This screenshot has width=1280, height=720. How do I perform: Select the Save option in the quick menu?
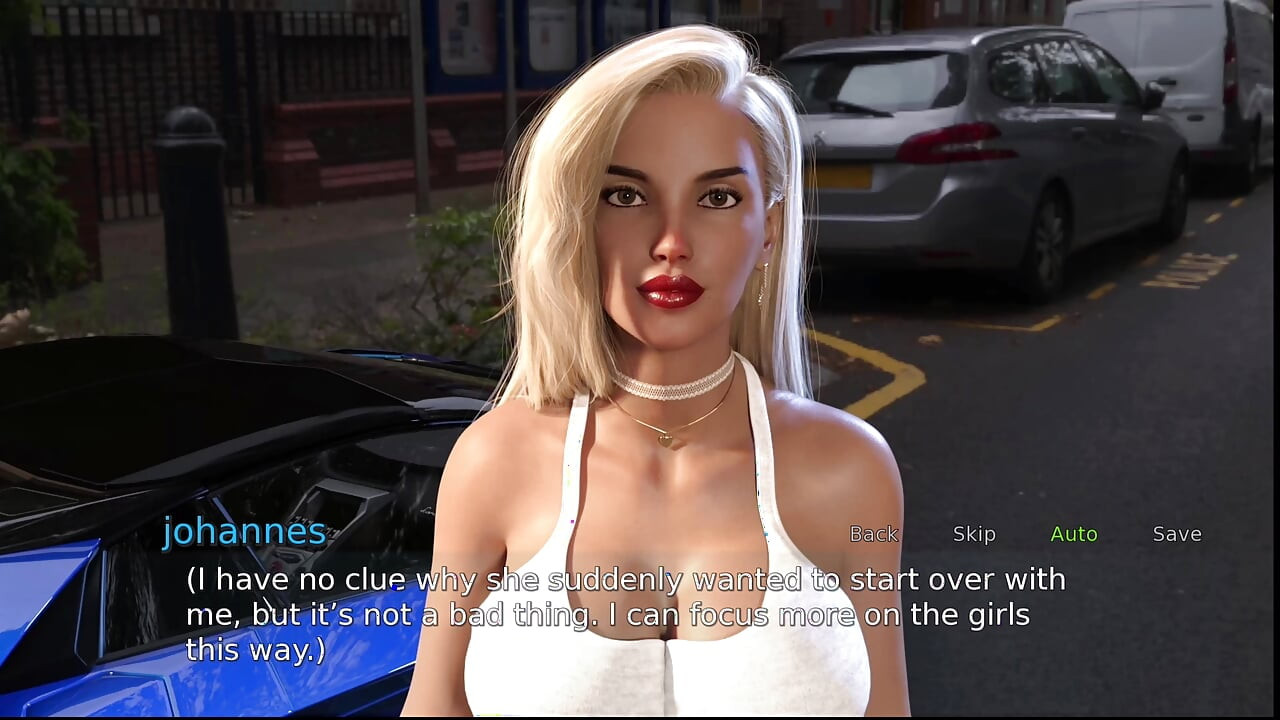1178,533
